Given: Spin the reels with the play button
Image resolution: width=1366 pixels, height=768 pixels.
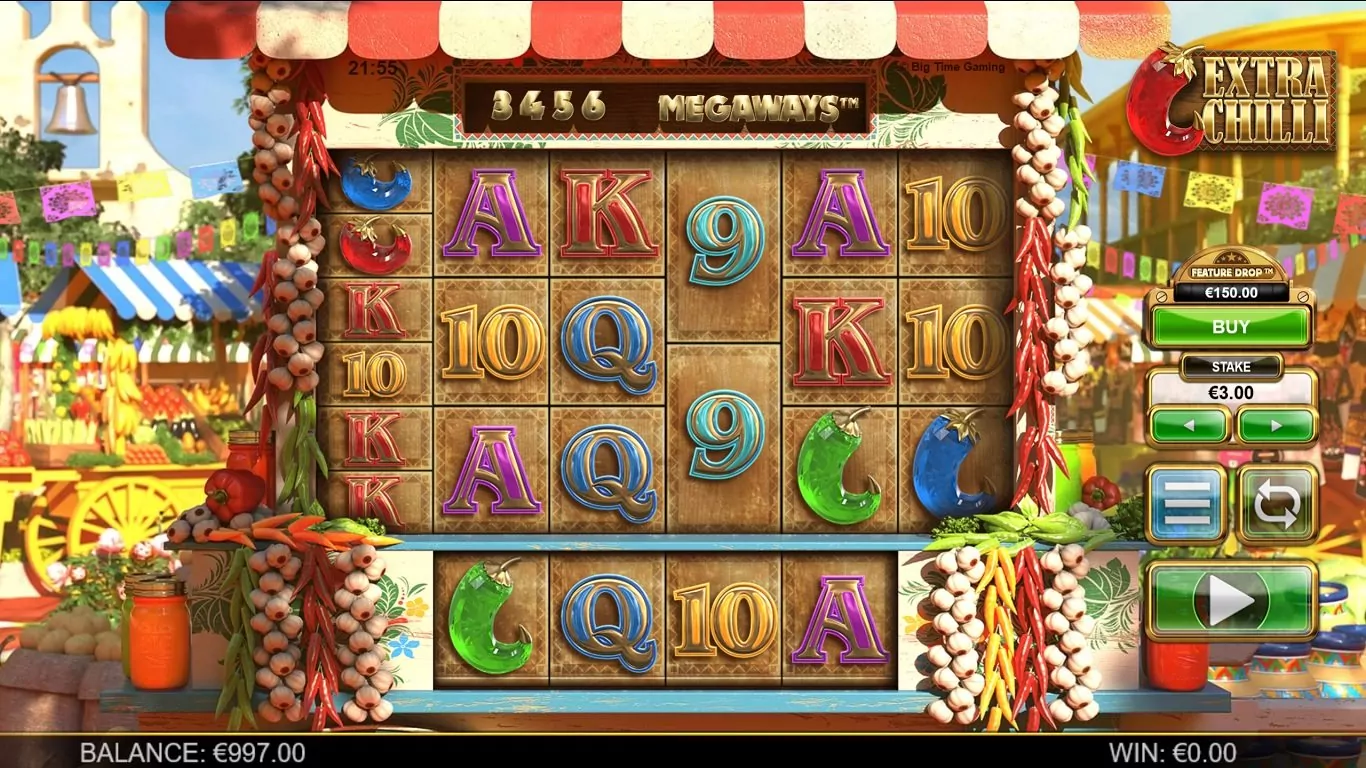Looking at the screenshot, I should click(x=1231, y=600).
